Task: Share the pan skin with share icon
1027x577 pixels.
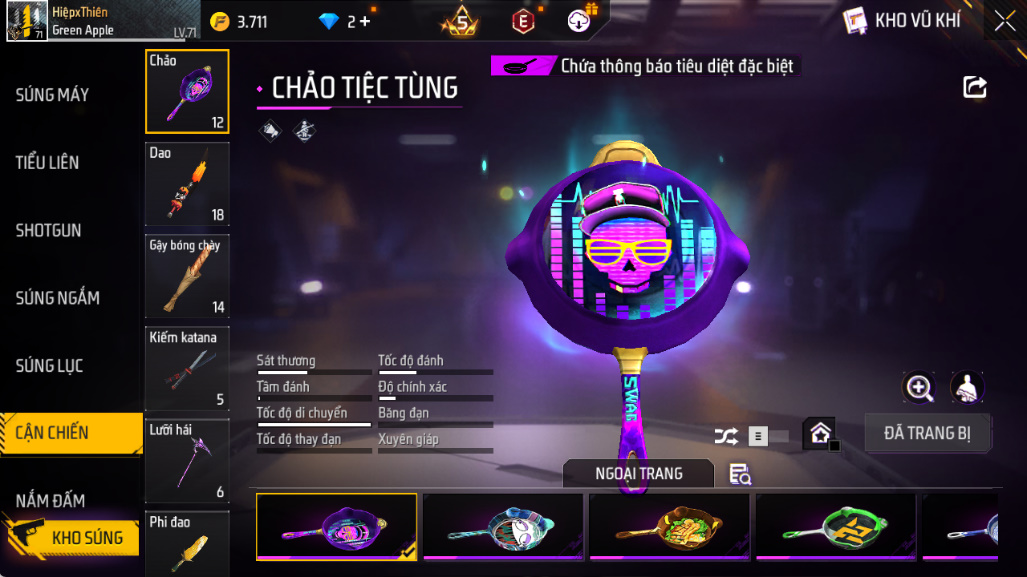Action: click(x=974, y=87)
